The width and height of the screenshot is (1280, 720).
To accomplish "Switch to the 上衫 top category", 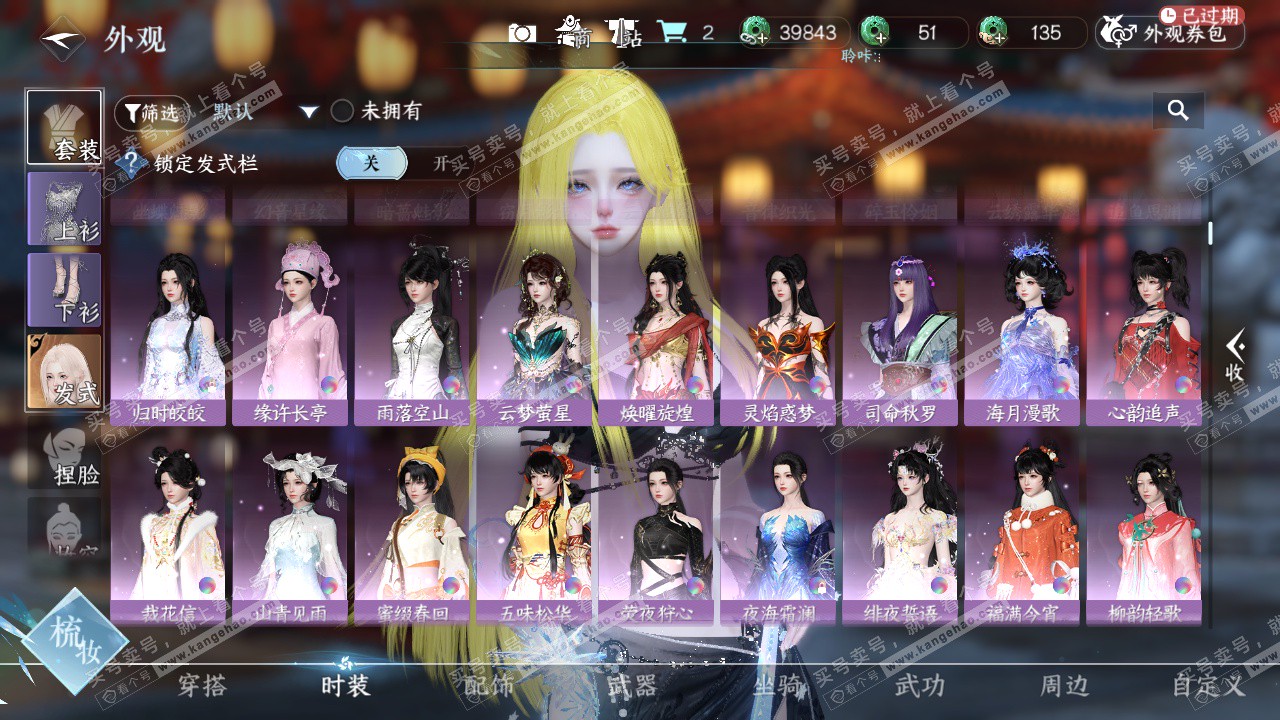I will 64,209.
